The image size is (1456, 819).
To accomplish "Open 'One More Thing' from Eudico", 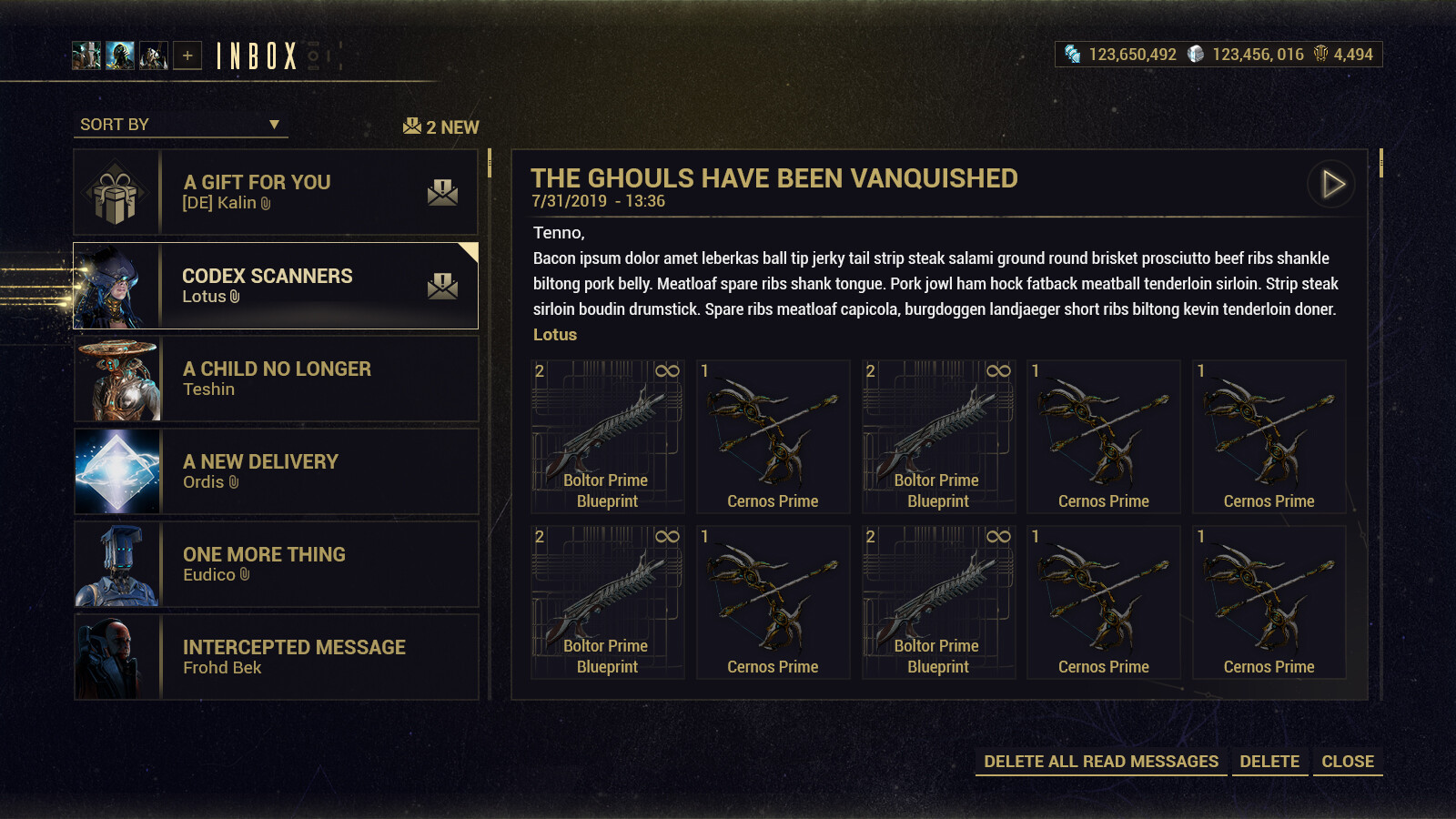I will click(276, 564).
